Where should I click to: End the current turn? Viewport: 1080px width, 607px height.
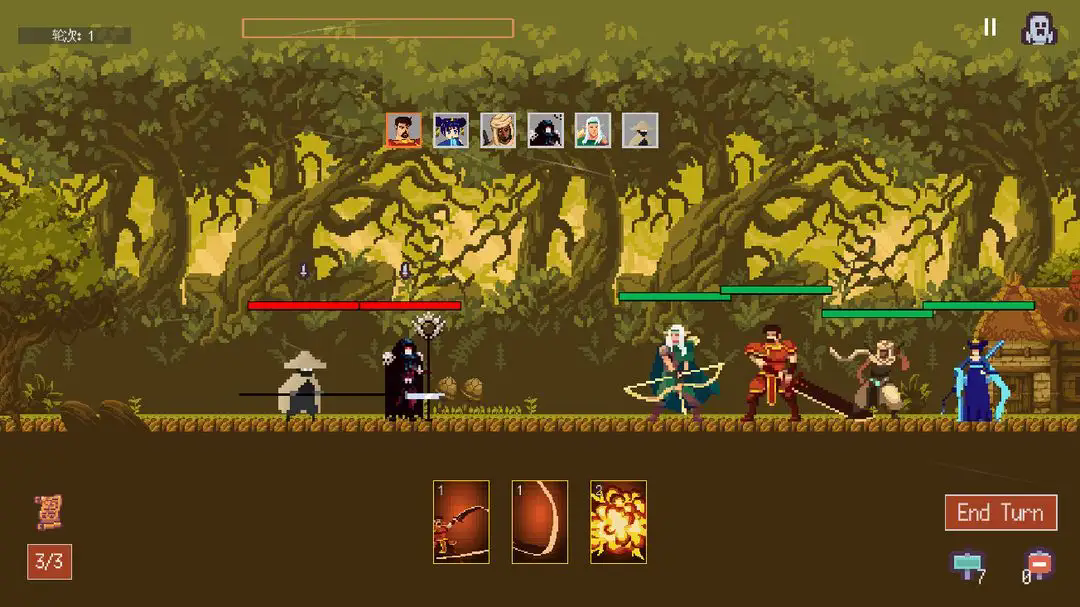[x=1000, y=513]
